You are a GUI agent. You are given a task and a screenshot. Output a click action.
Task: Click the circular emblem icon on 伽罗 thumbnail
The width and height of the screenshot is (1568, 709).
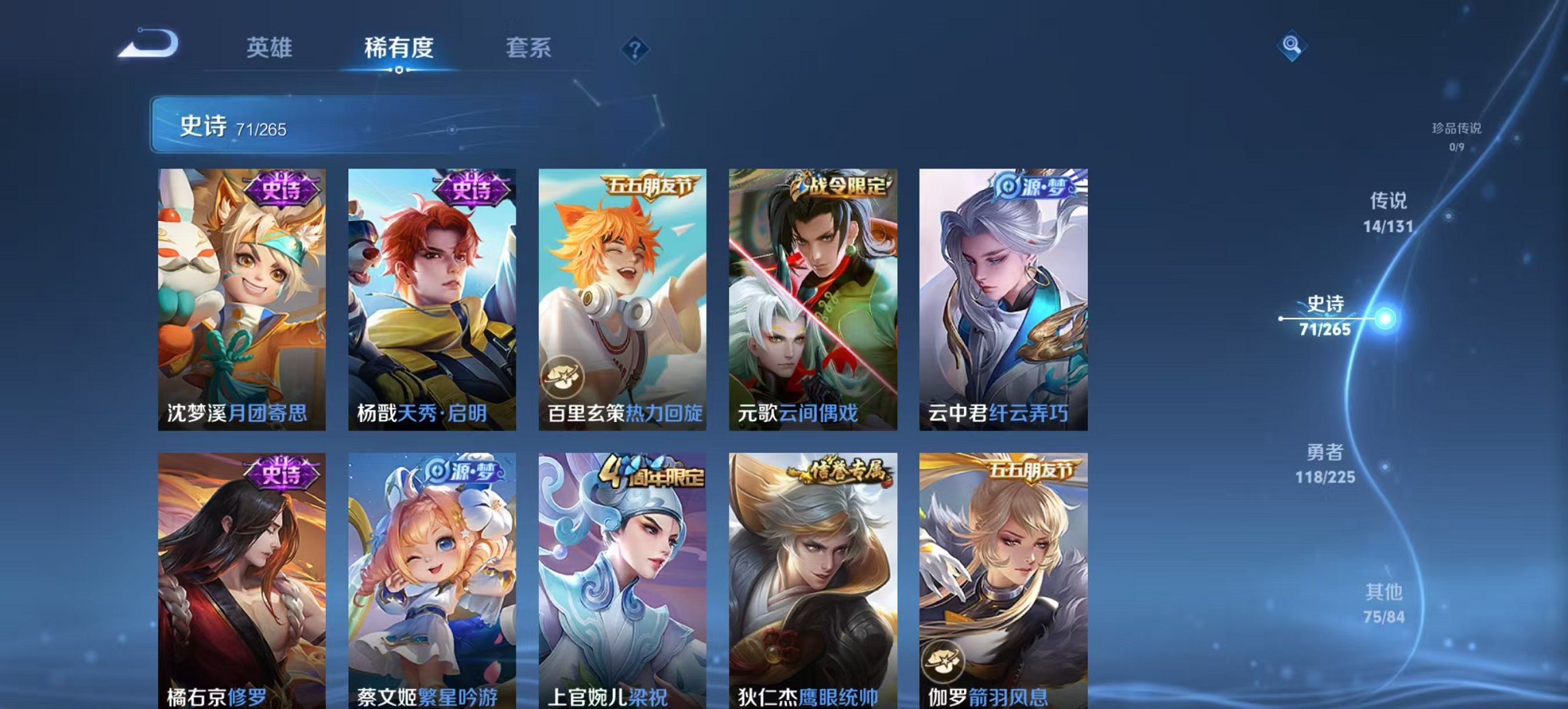[943, 661]
